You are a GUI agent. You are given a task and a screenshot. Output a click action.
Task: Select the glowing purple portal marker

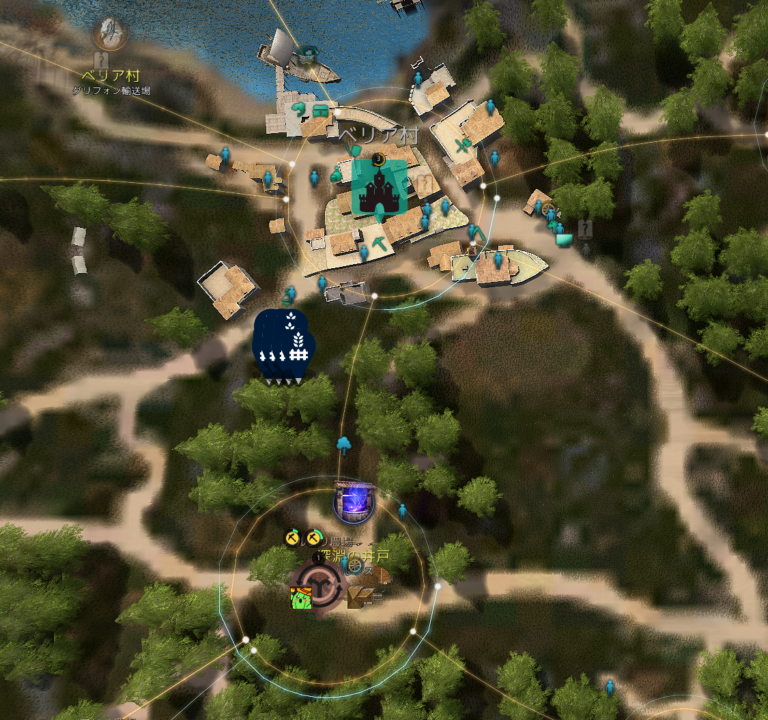[x=353, y=500]
